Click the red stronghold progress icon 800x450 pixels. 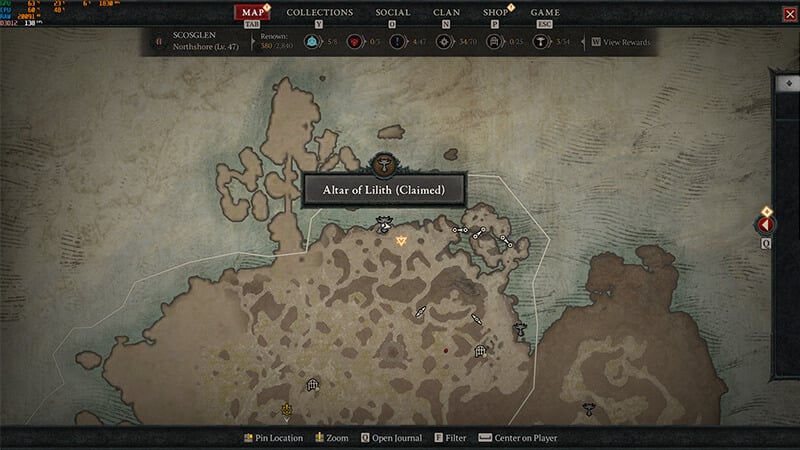click(x=353, y=42)
